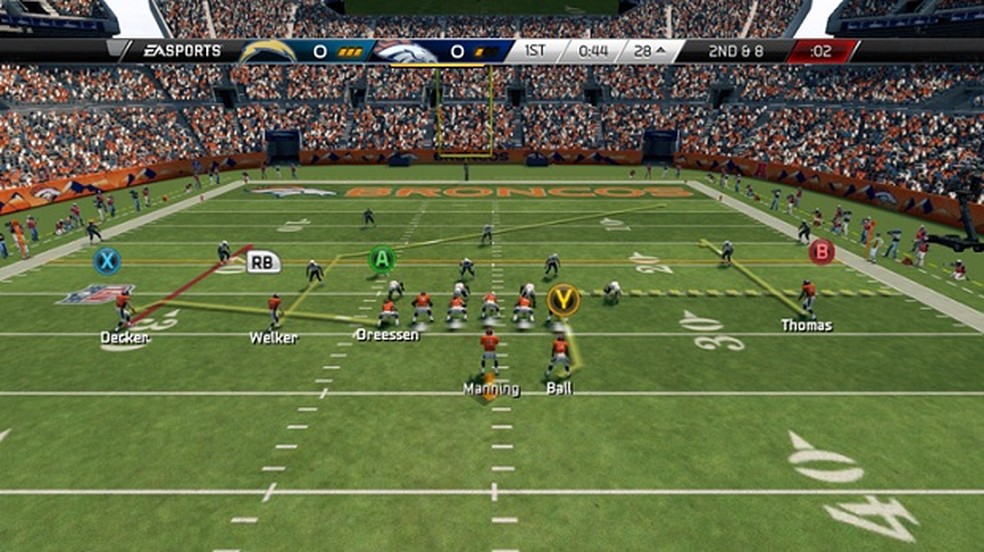984x552 pixels.
Task: Choose the Ball running back name label
Action: click(559, 388)
